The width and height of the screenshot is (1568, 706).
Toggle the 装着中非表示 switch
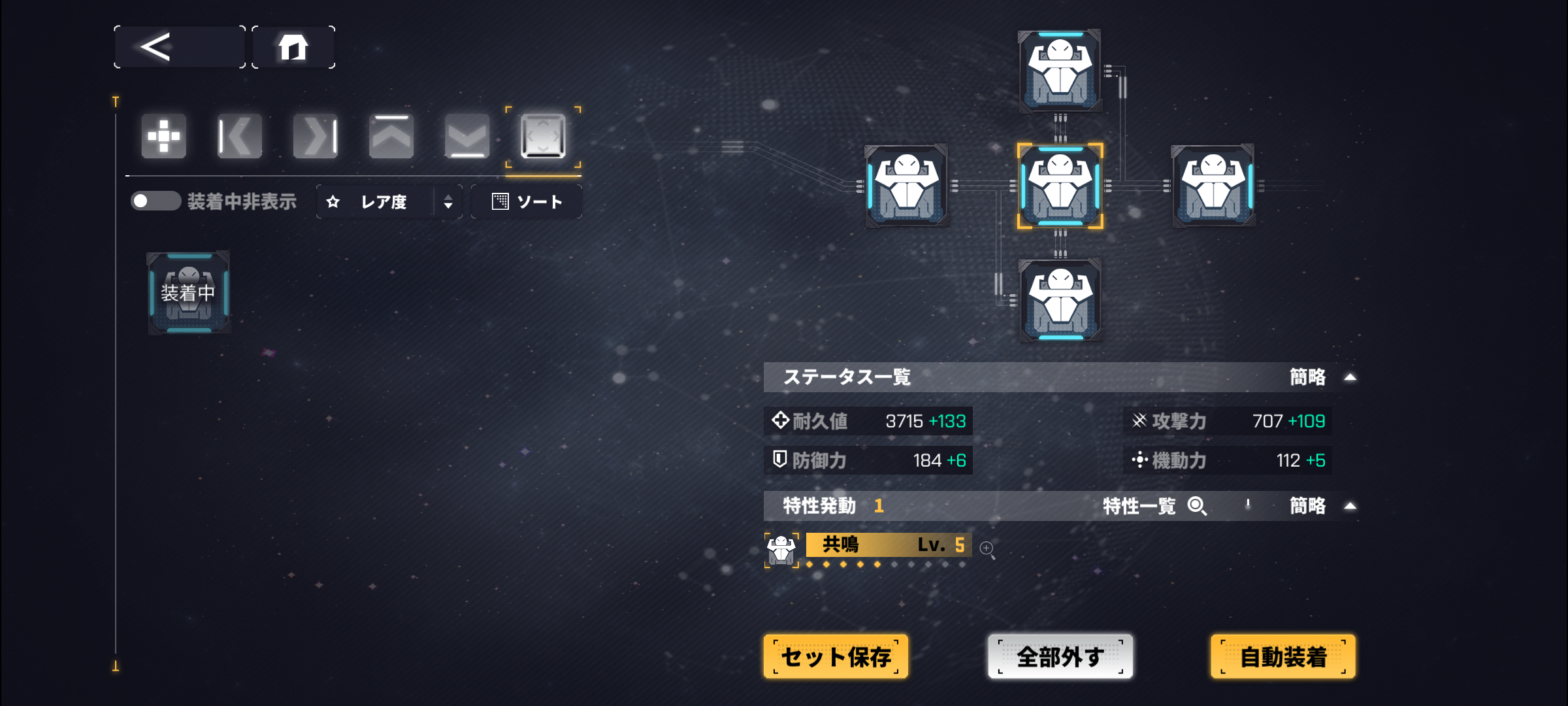(157, 201)
